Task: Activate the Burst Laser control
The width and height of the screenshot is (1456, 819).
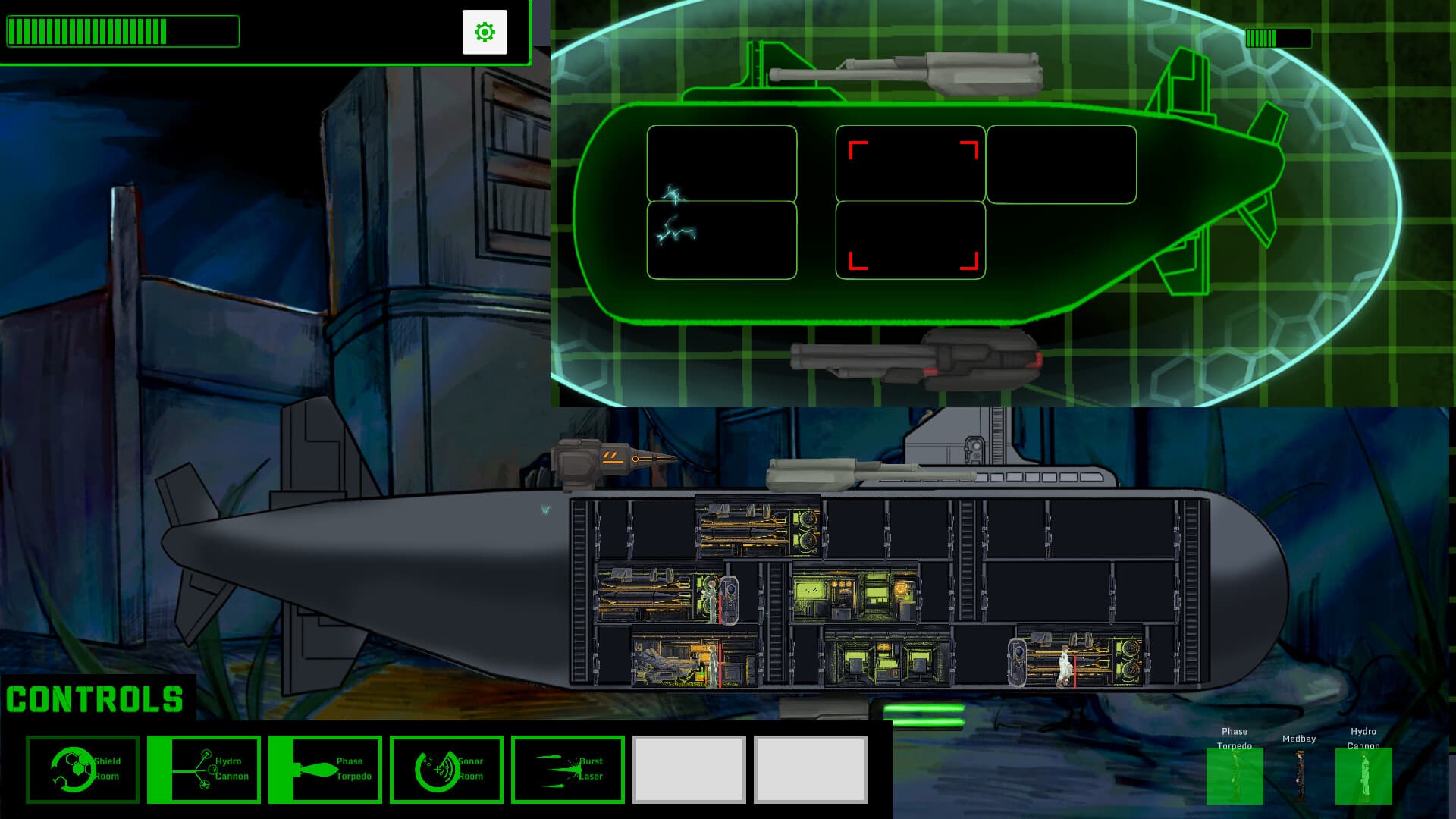Action: click(x=569, y=770)
